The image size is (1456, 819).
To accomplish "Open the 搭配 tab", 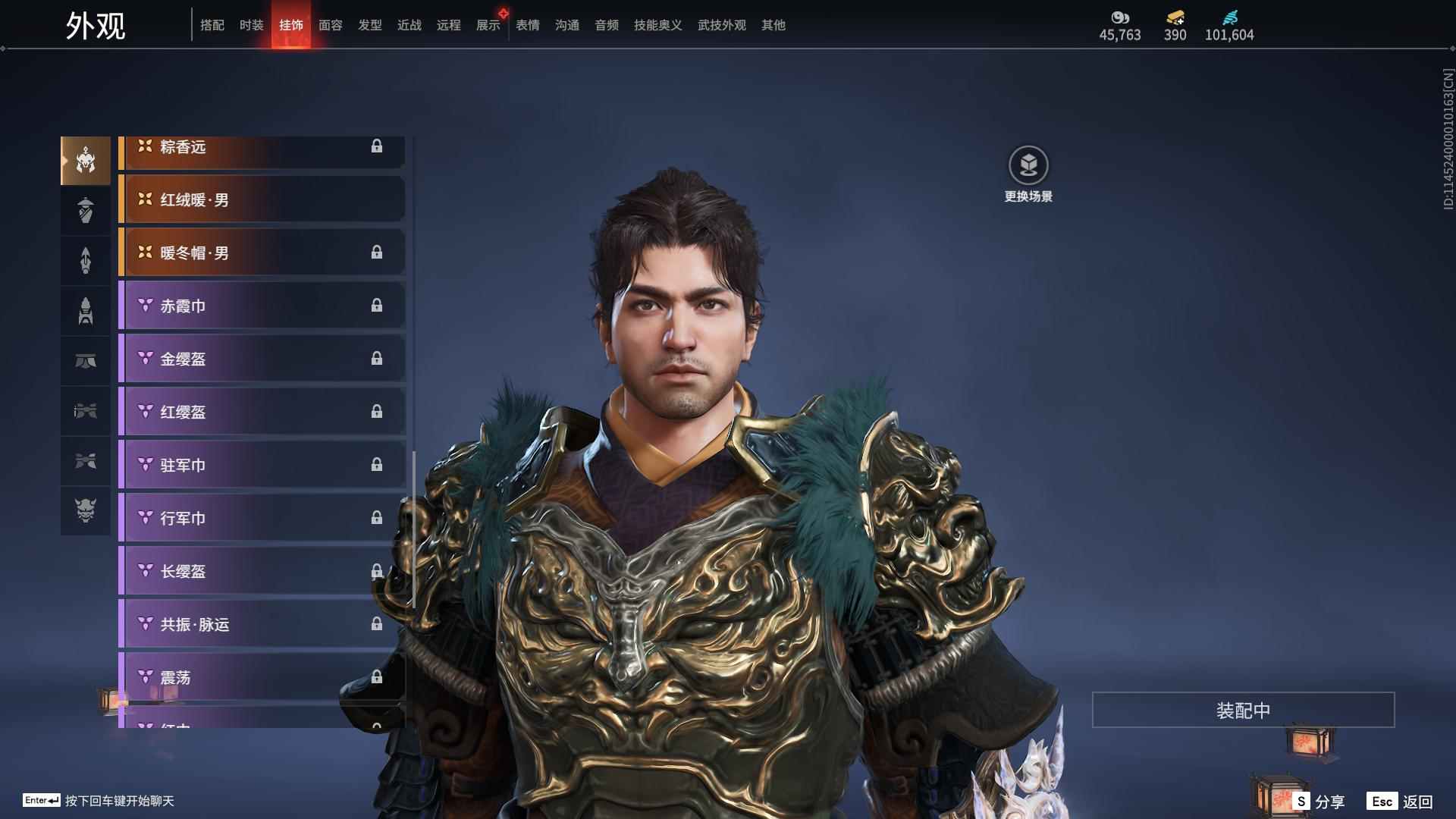I will 212,25.
